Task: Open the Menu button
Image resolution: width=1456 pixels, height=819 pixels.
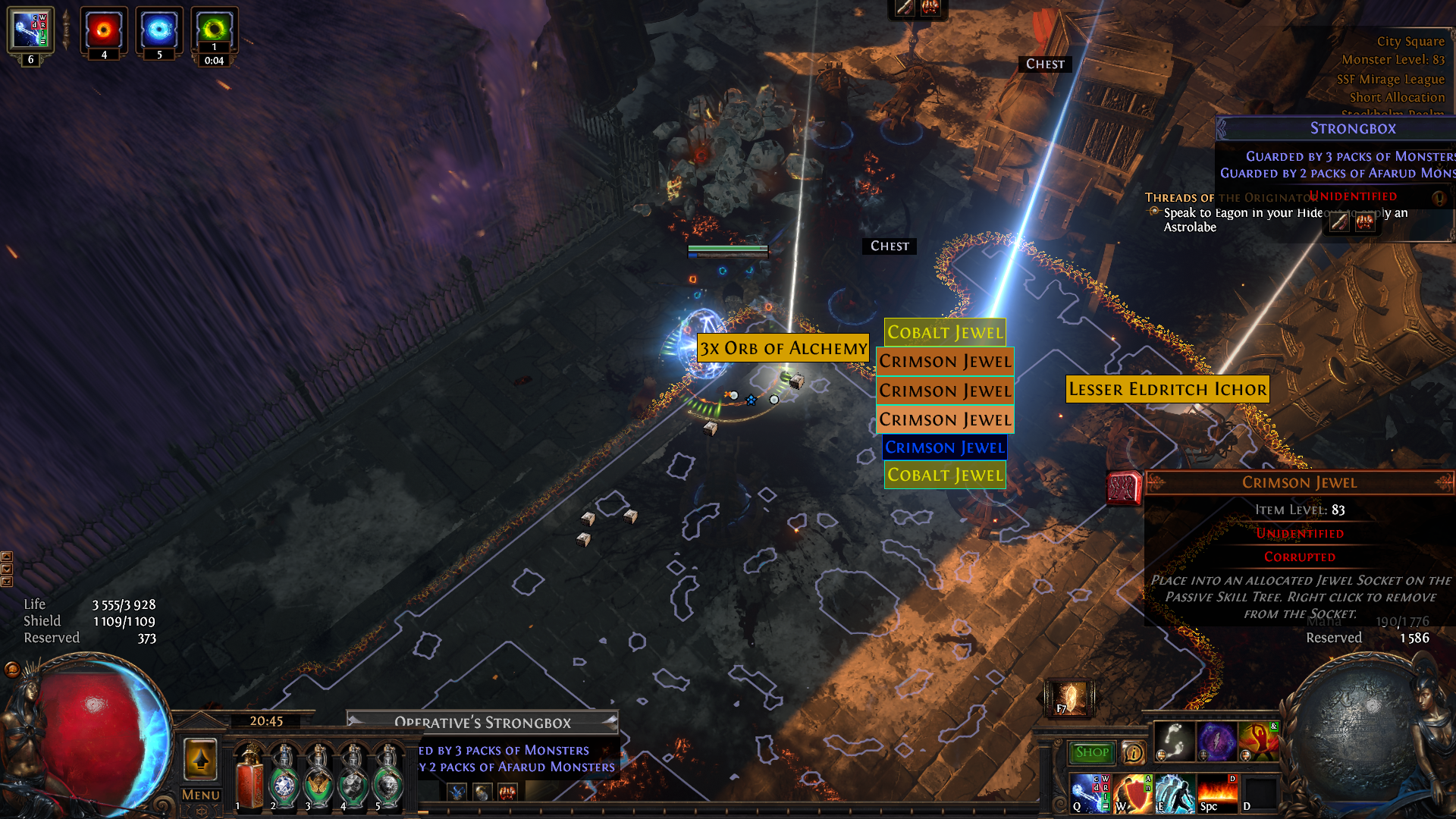Action: click(200, 795)
